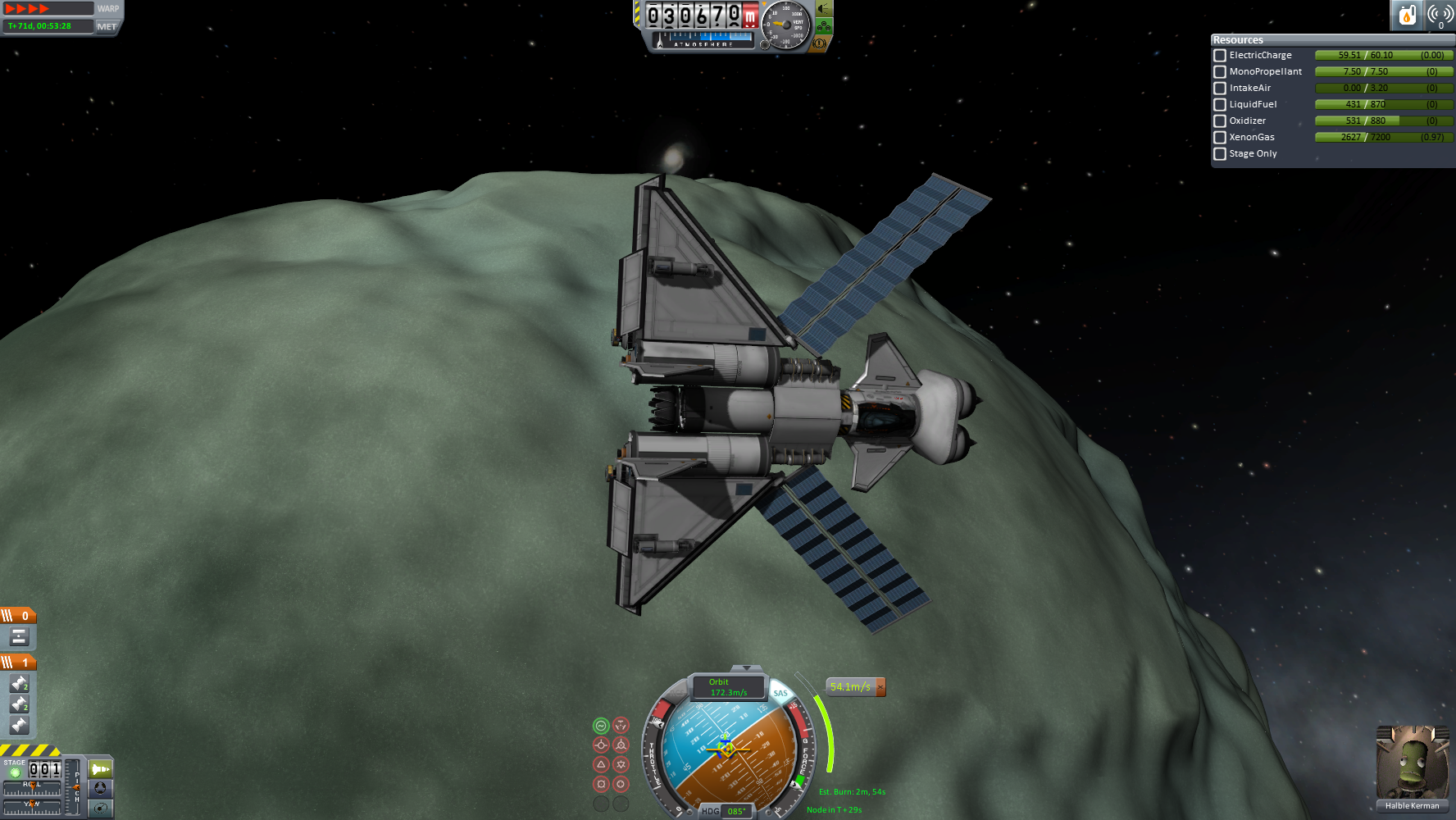Open Halbie Kerman's crew portrait
Image resolution: width=1456 pixels, height=820 pixels.
point(1412,763)
